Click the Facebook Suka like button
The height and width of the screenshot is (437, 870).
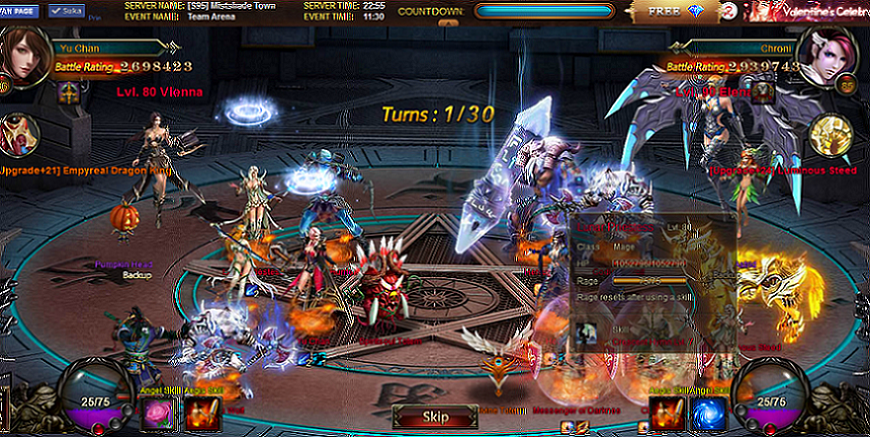tap(67, 11)
